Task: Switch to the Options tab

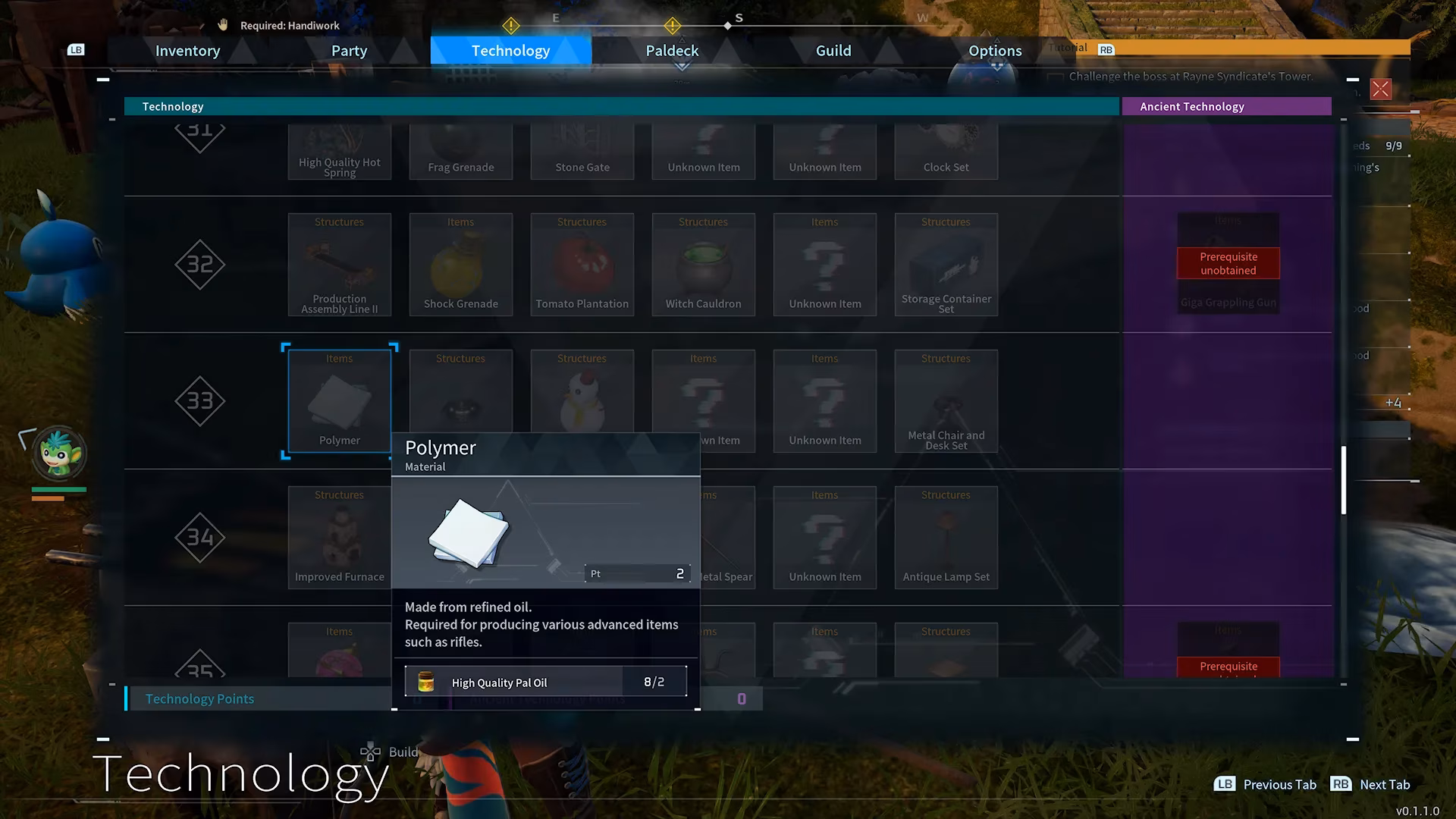Action: [x=995, y=51]
